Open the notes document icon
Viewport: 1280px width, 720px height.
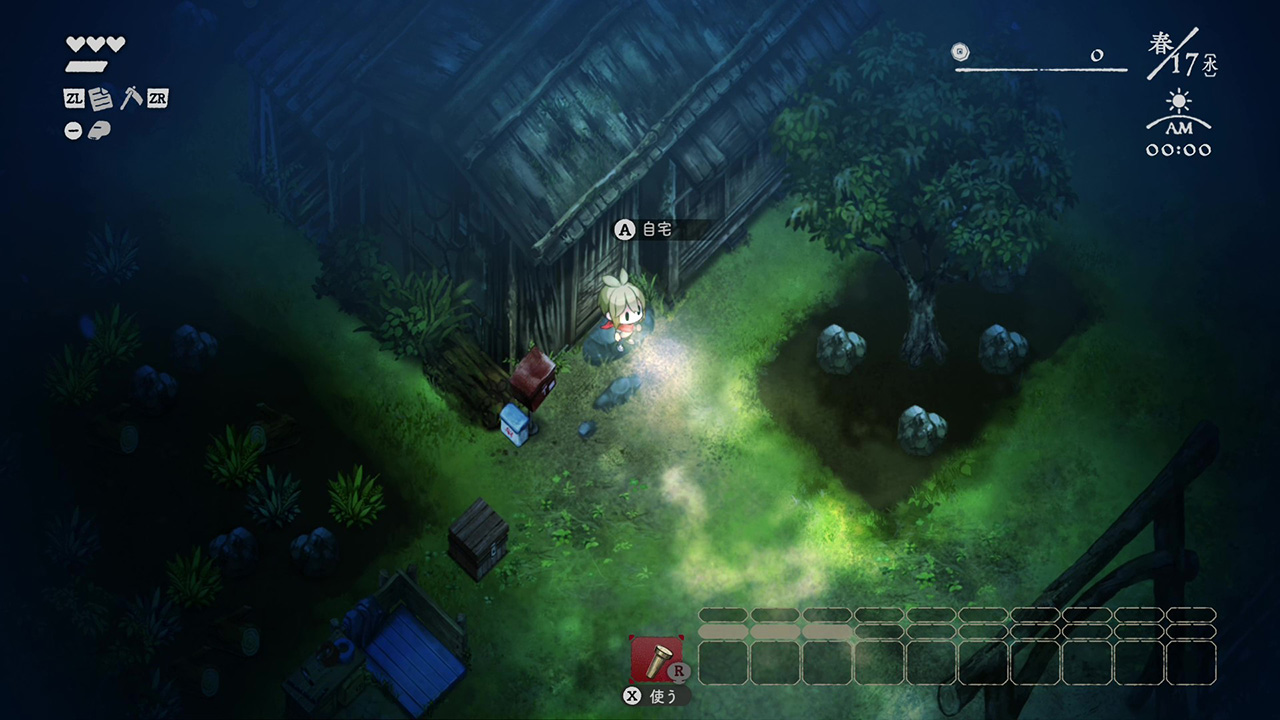point(100,99)
